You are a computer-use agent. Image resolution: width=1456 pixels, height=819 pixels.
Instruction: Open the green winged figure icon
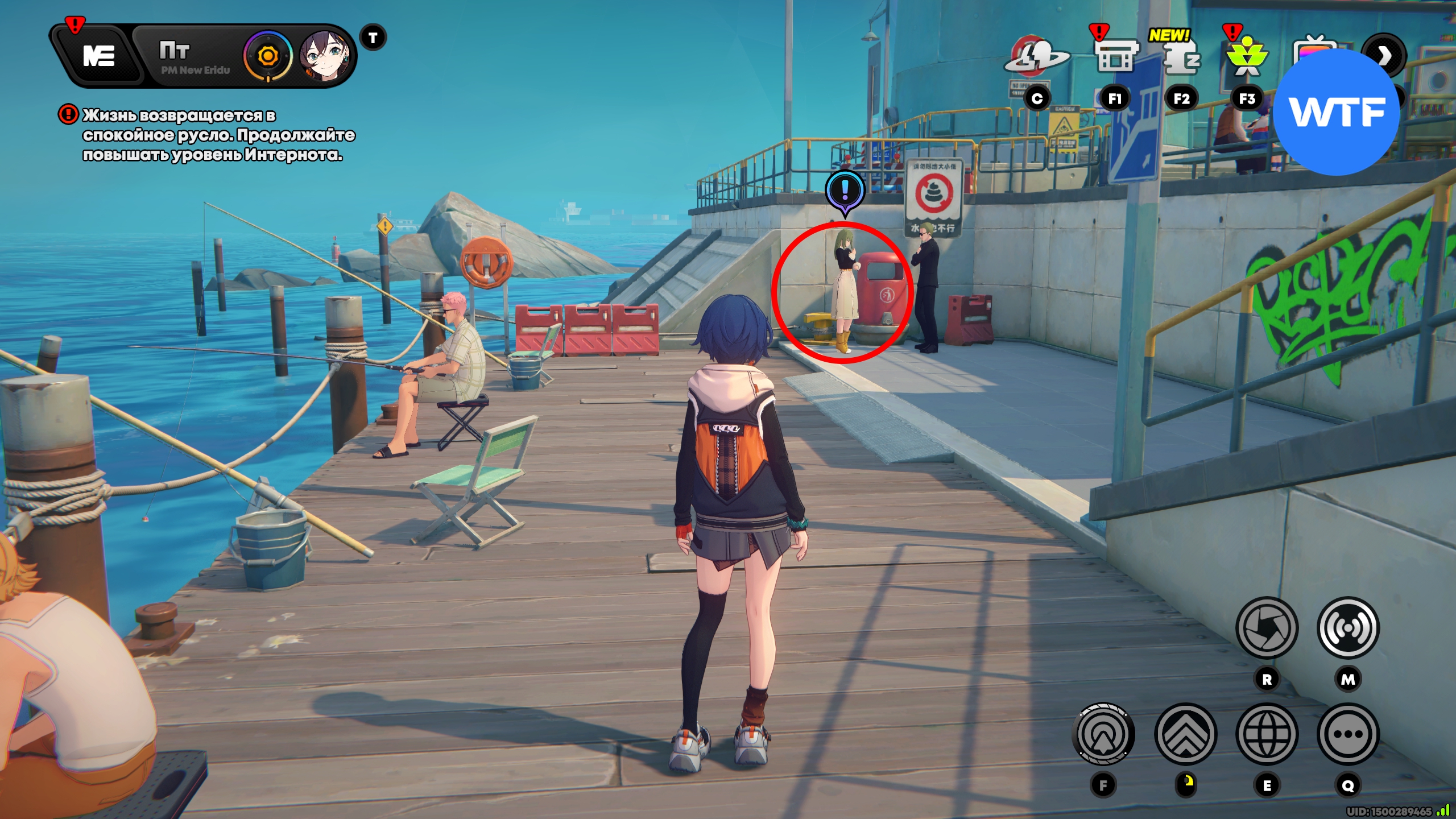pos(1247,58)
